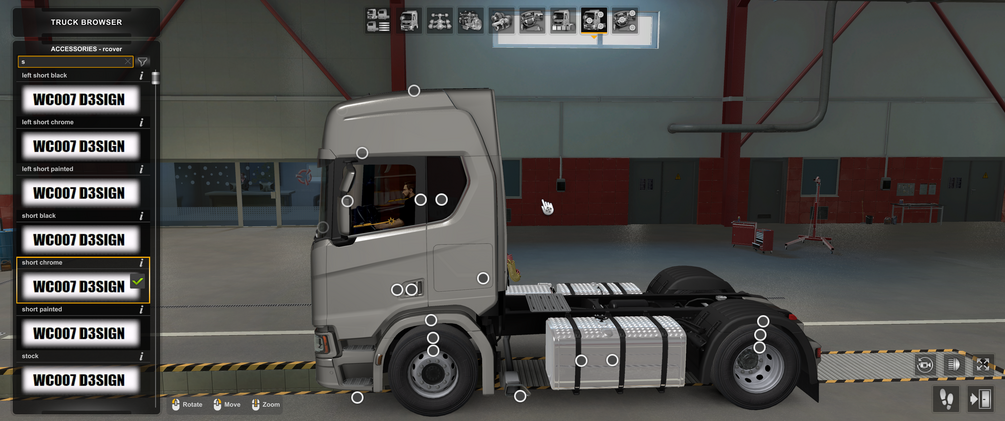Viewport: 1005px width, 421px height.
Task: Switch to the chassis category tab
Action: pyautogui.click(x=440, y=20)
